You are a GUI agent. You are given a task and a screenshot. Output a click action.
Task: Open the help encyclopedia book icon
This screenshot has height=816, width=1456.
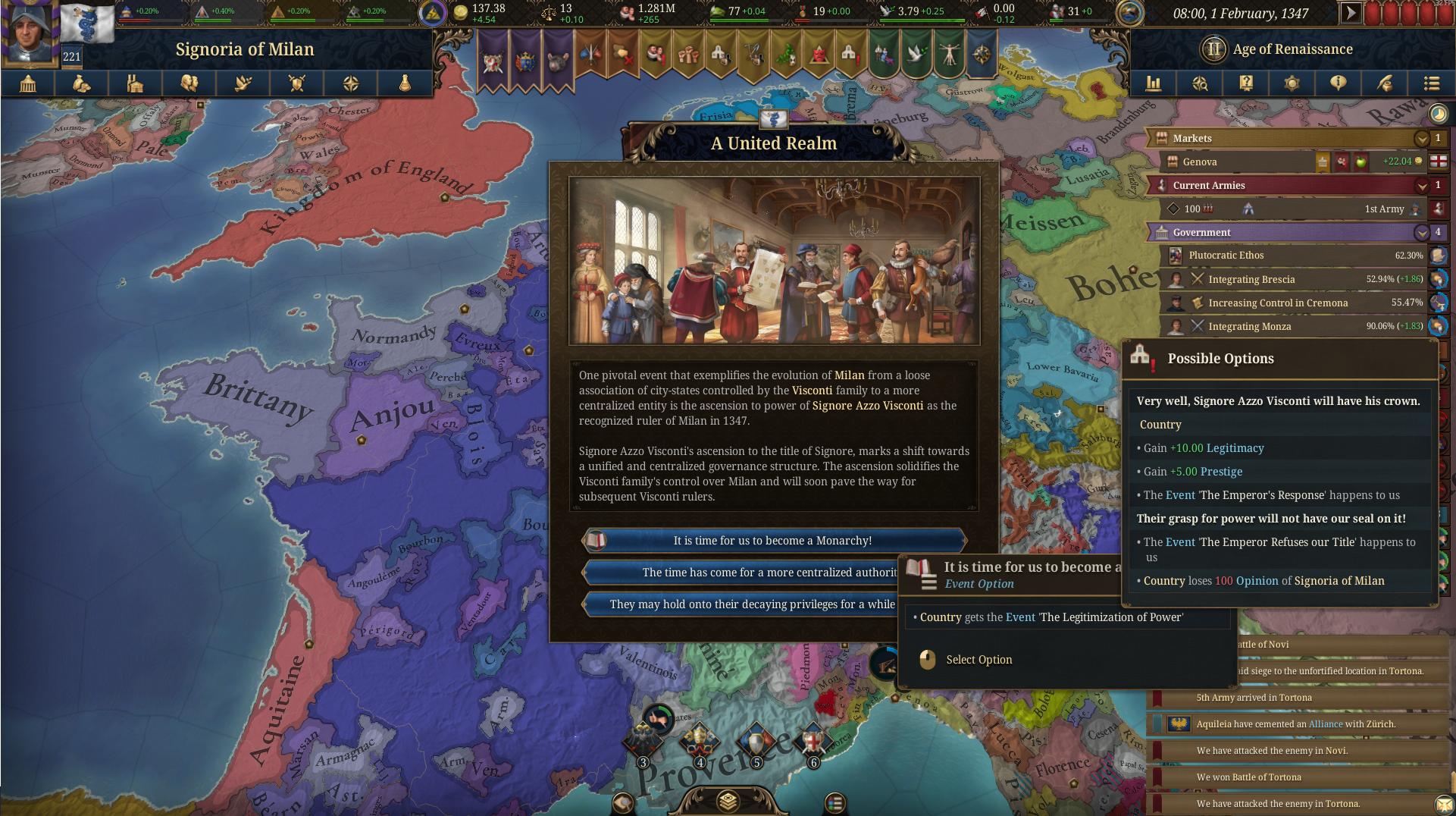coord(1246,83)
